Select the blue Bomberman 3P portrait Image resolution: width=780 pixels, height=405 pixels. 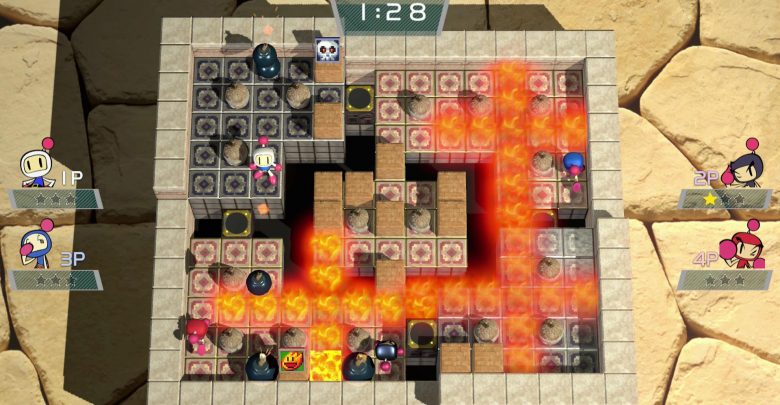38,247
